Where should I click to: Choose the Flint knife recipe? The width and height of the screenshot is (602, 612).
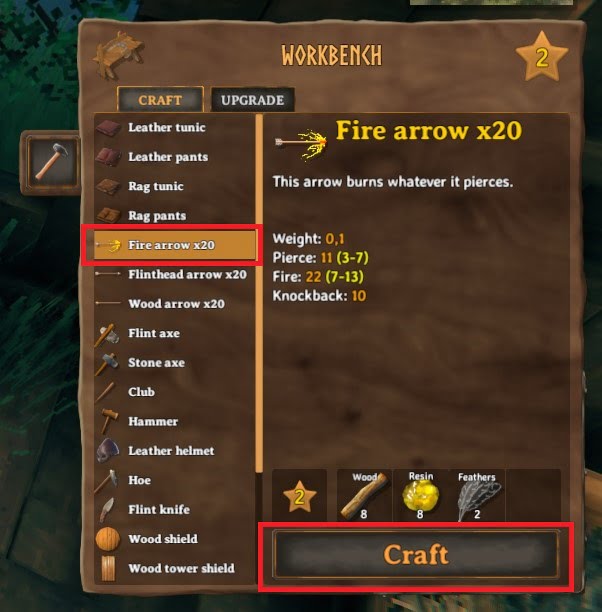point(157,509)
